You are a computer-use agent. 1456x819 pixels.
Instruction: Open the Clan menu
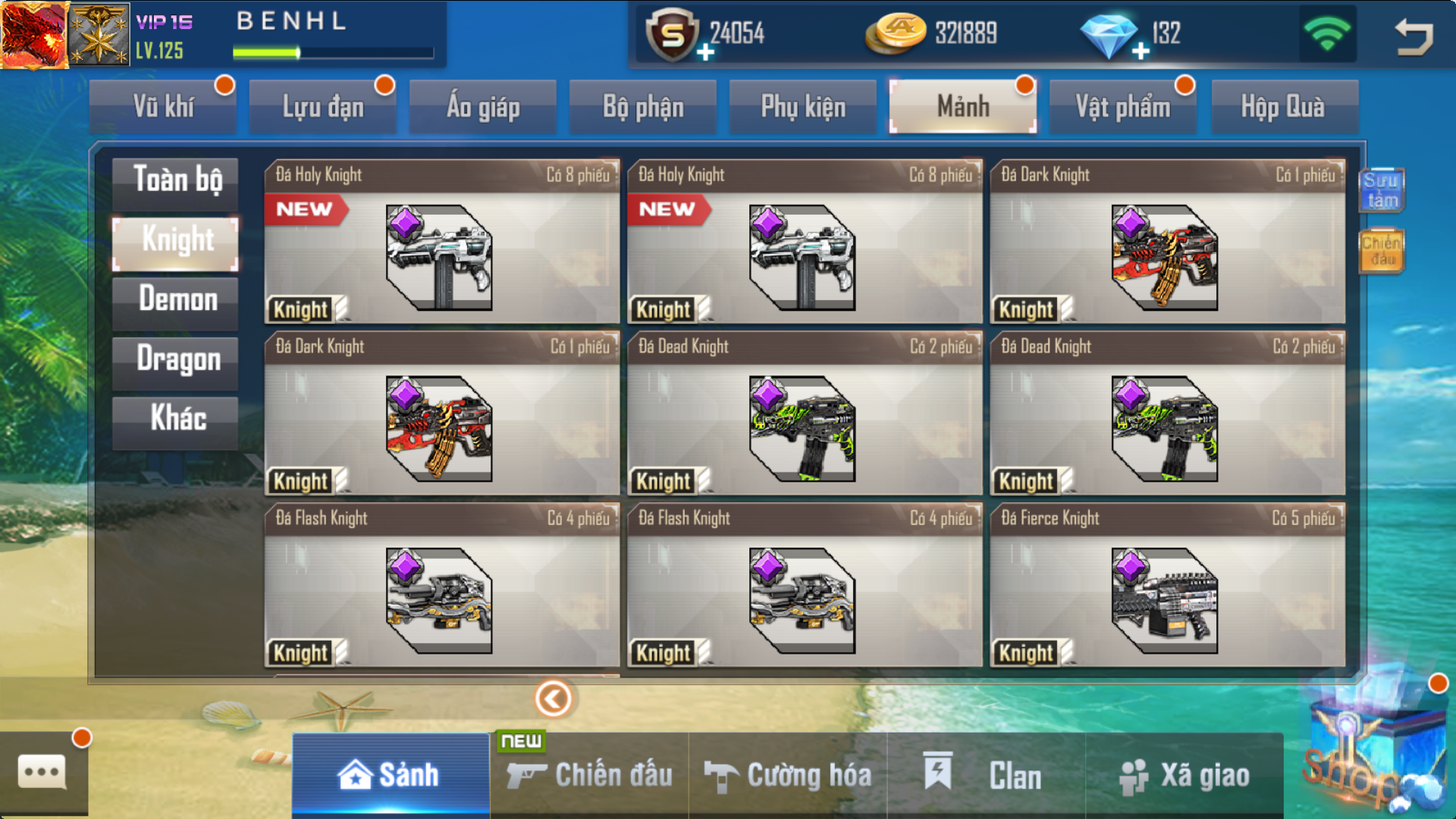[986, 776]
